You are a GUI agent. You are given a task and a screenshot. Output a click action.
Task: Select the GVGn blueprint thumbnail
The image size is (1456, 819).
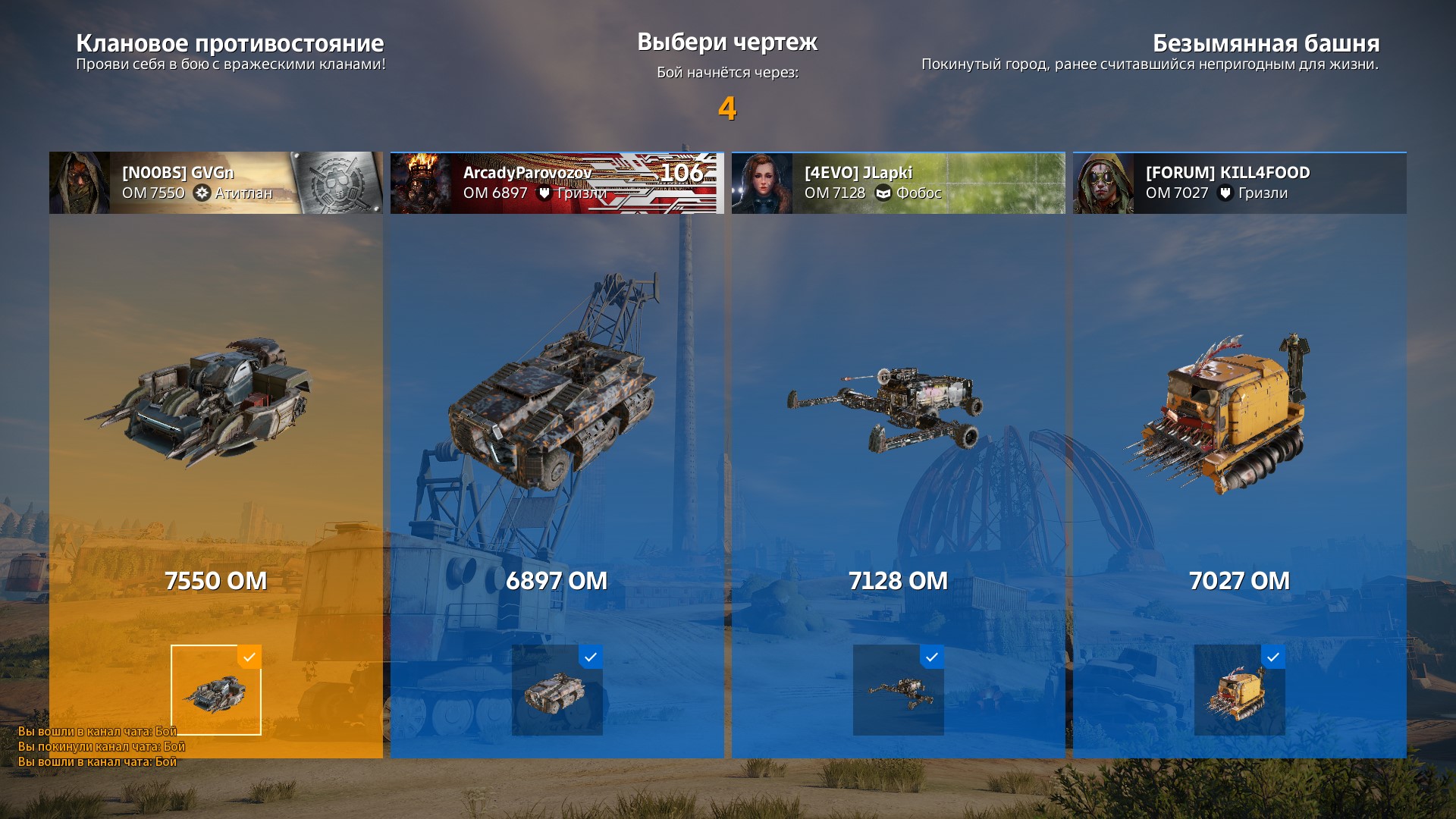tap(216, 690)
